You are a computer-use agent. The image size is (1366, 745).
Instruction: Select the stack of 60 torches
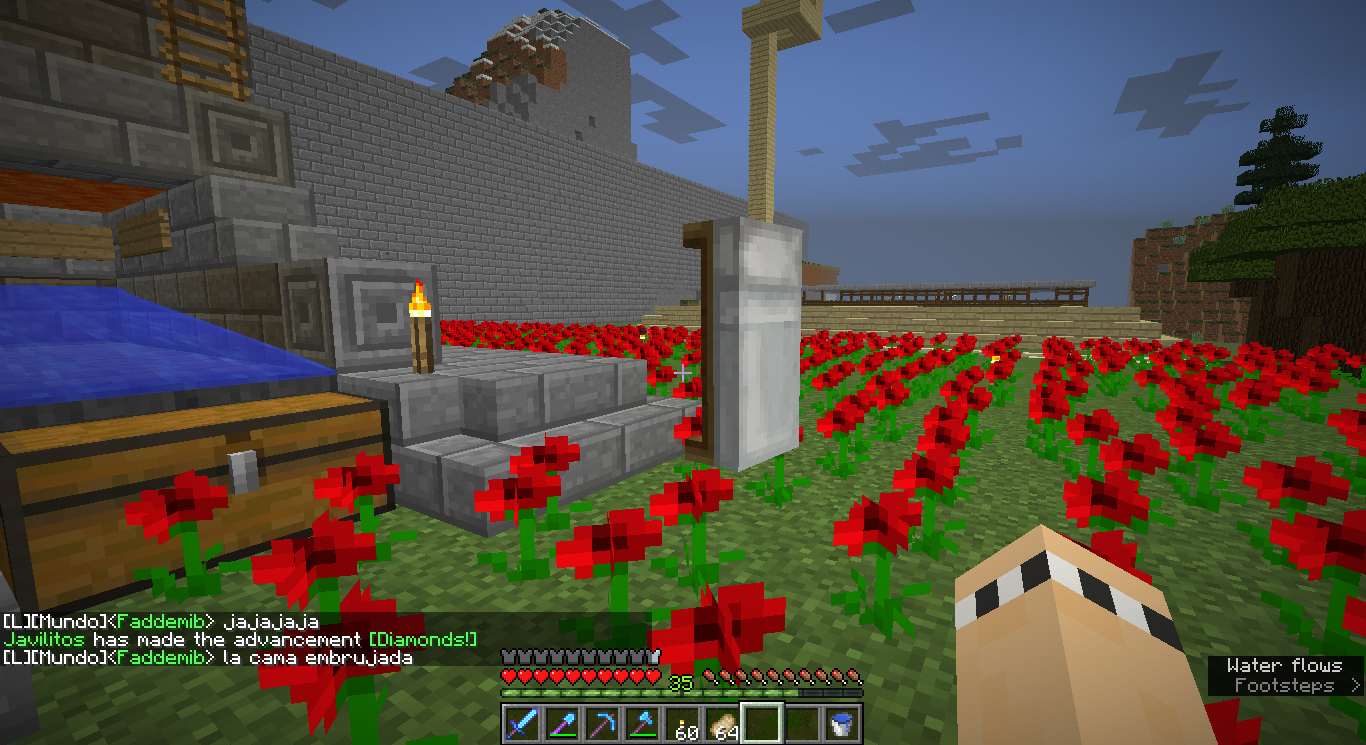(682, 722)
